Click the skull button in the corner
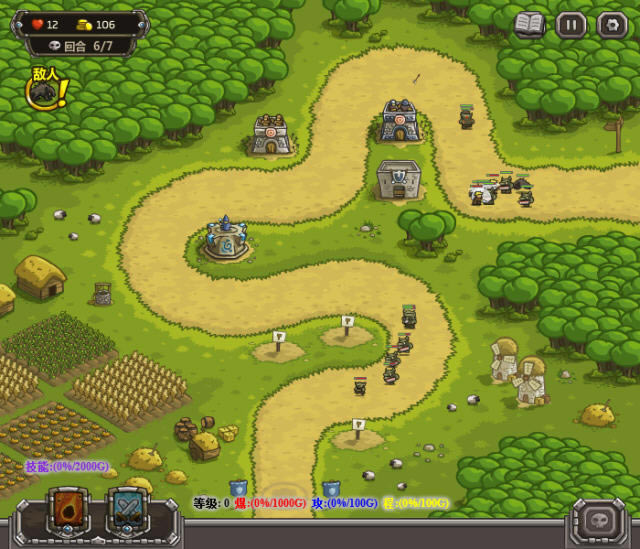Viewport: 640px width, 549px height. [x=598, y=520]
